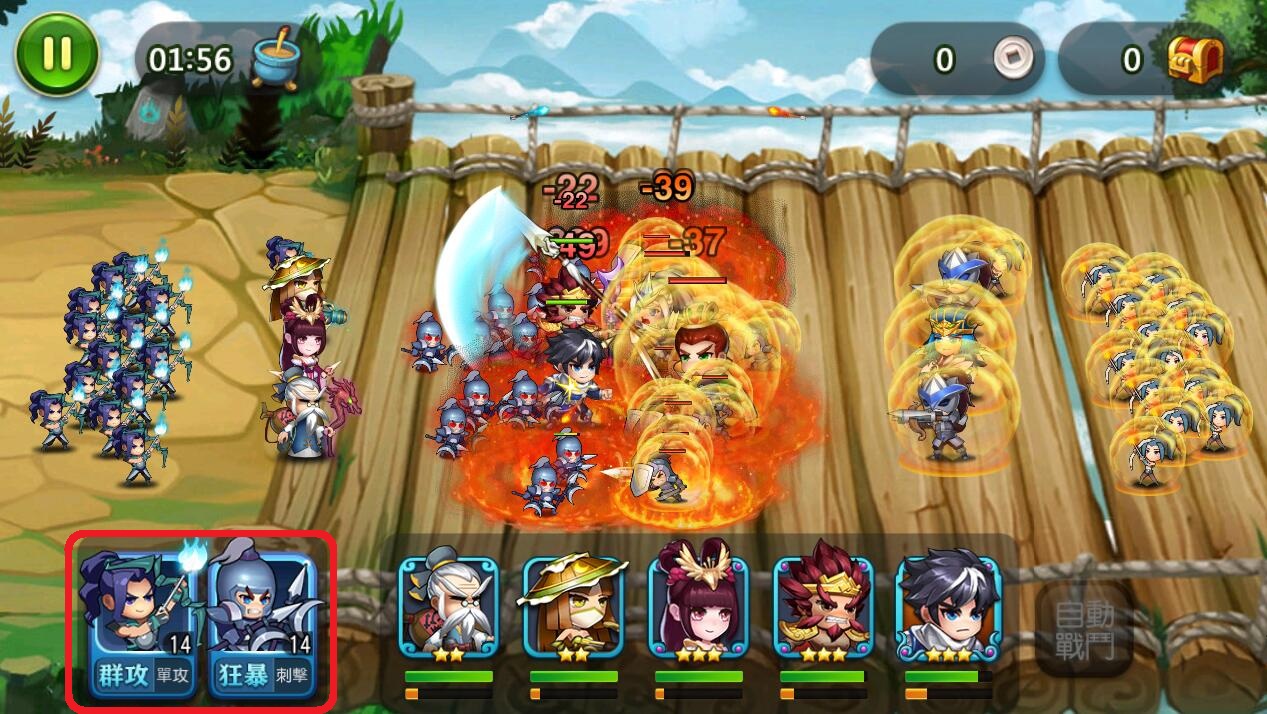
Task: Click the blue cooking pot icon
Action: pyautogui.click(x=275, y=61)
